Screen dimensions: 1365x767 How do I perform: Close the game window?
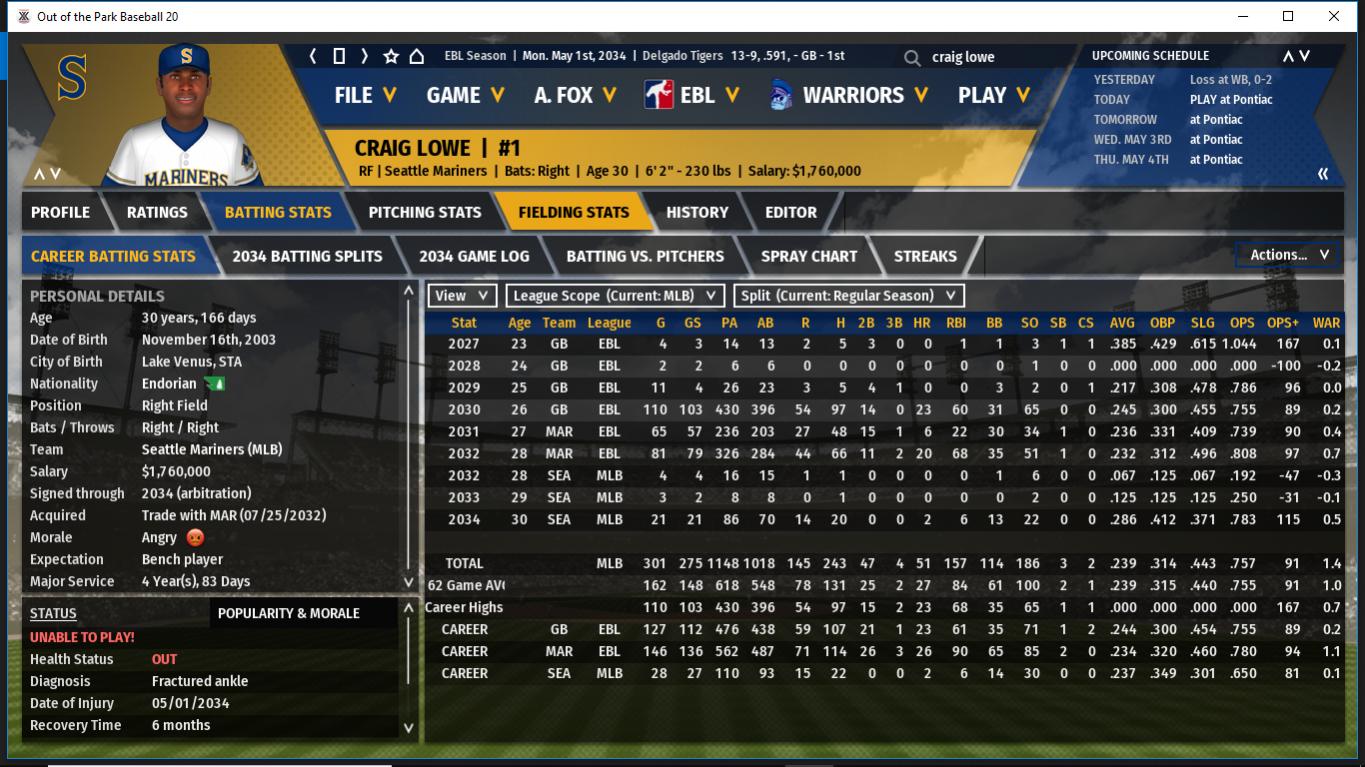[x=1334, y=16]
